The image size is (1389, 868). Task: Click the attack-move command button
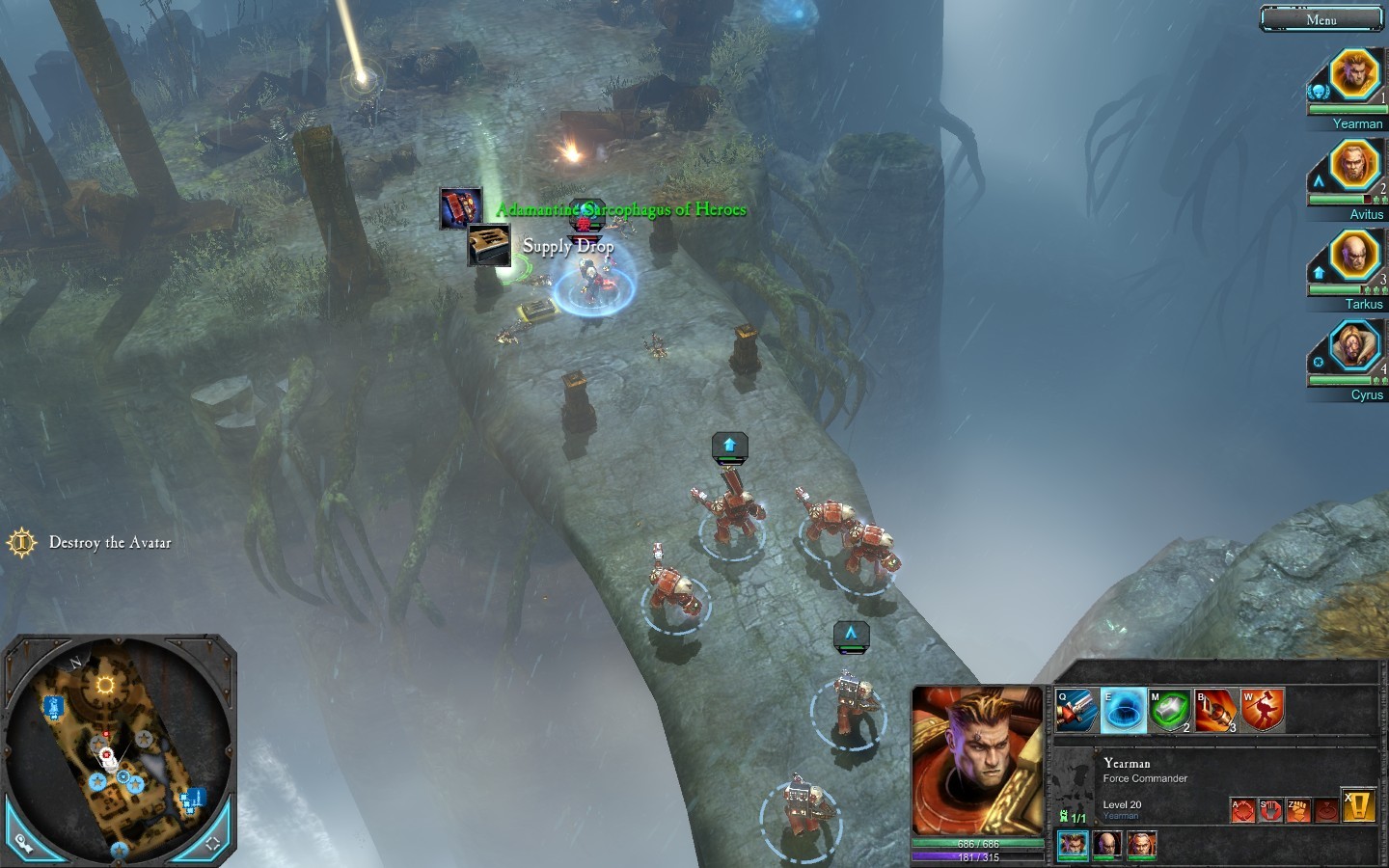[1242, 810]
